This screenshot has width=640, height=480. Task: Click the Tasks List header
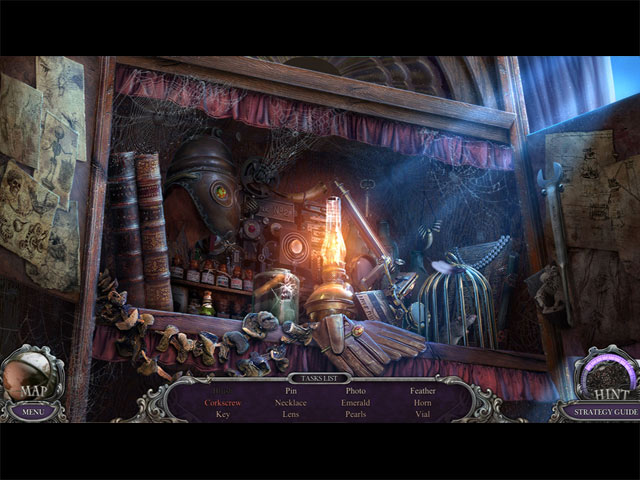pos(320,379)
